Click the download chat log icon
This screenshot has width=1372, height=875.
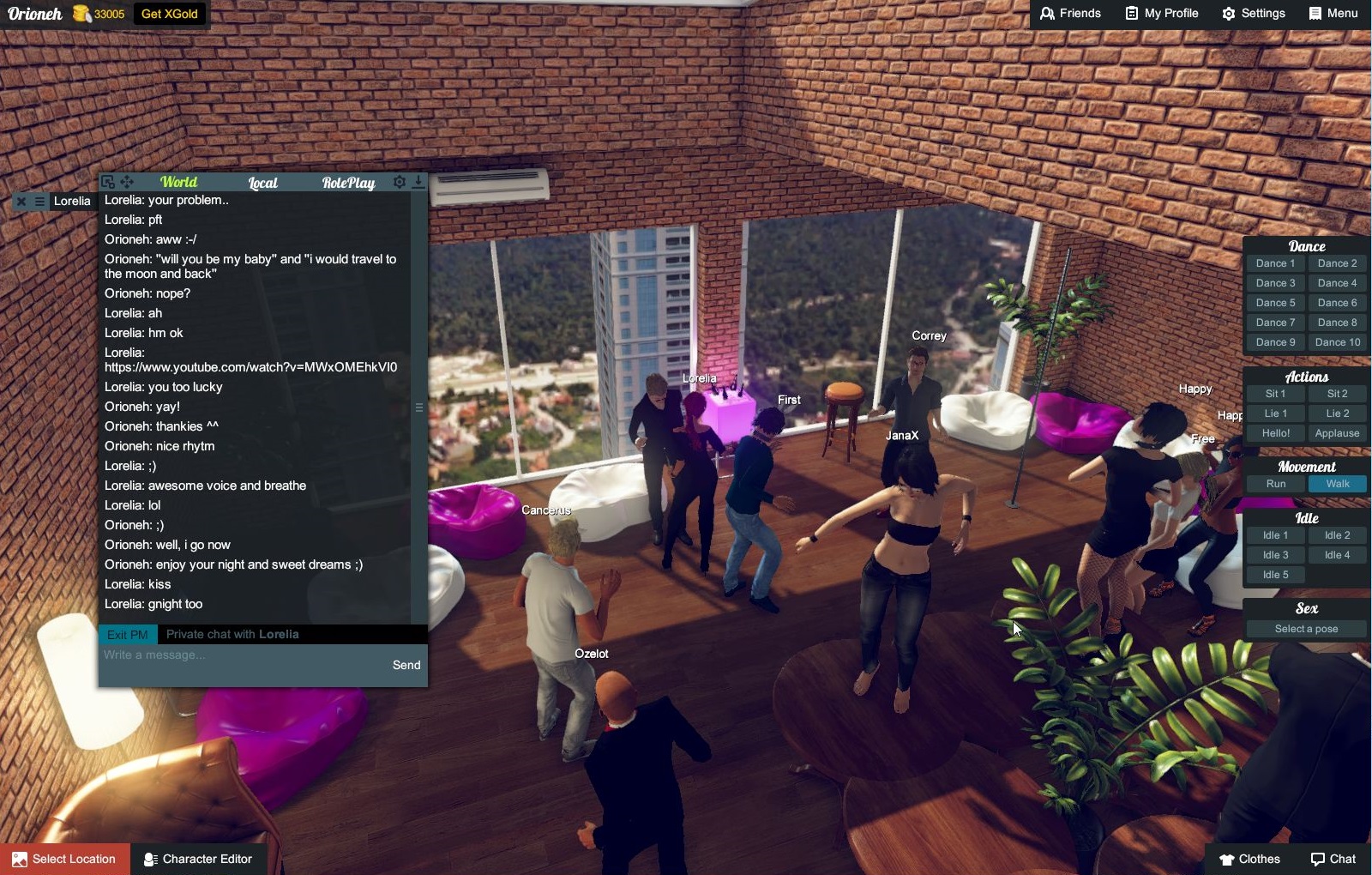(x=418, y=182)
